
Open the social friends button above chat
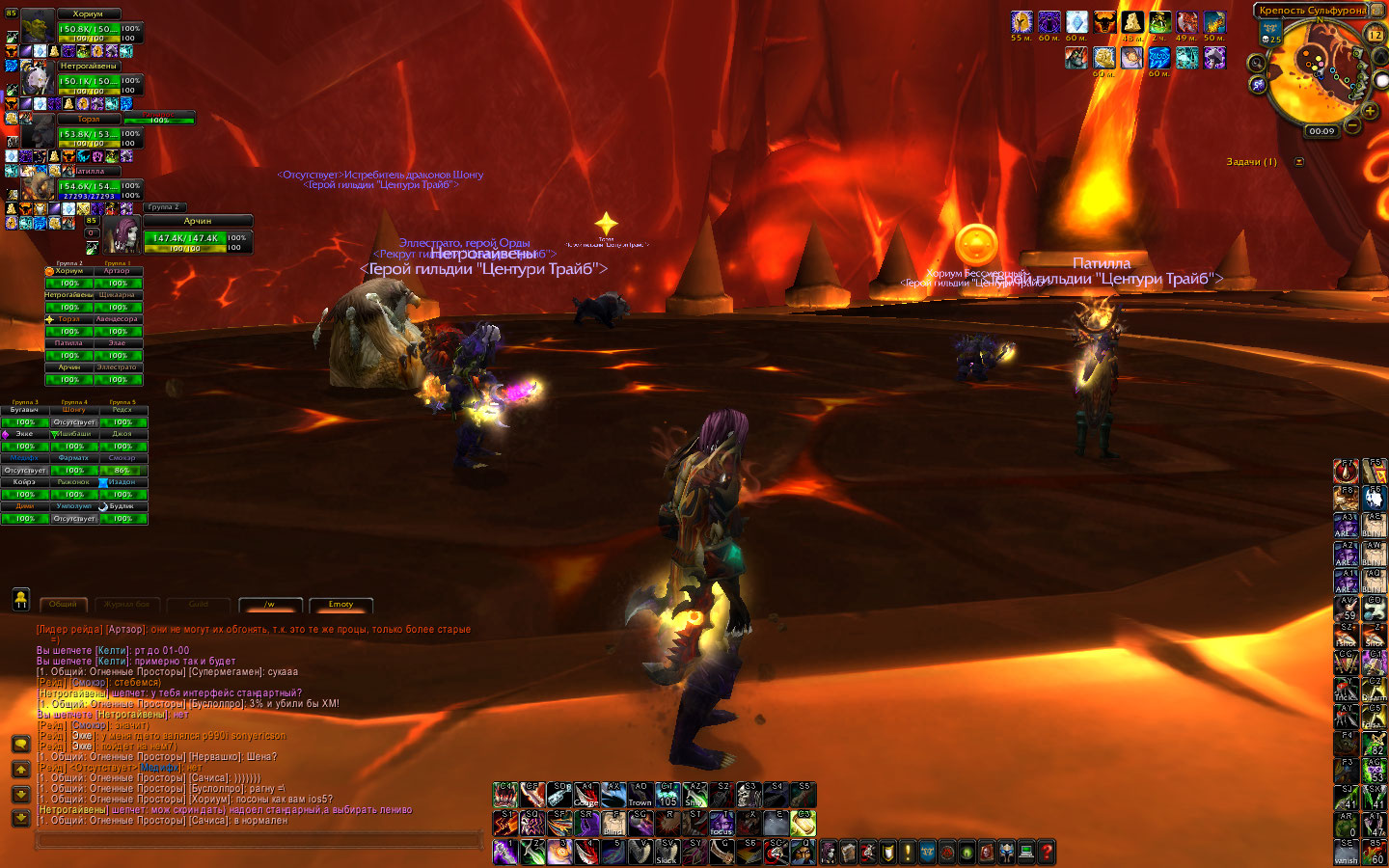click(20, 599)
